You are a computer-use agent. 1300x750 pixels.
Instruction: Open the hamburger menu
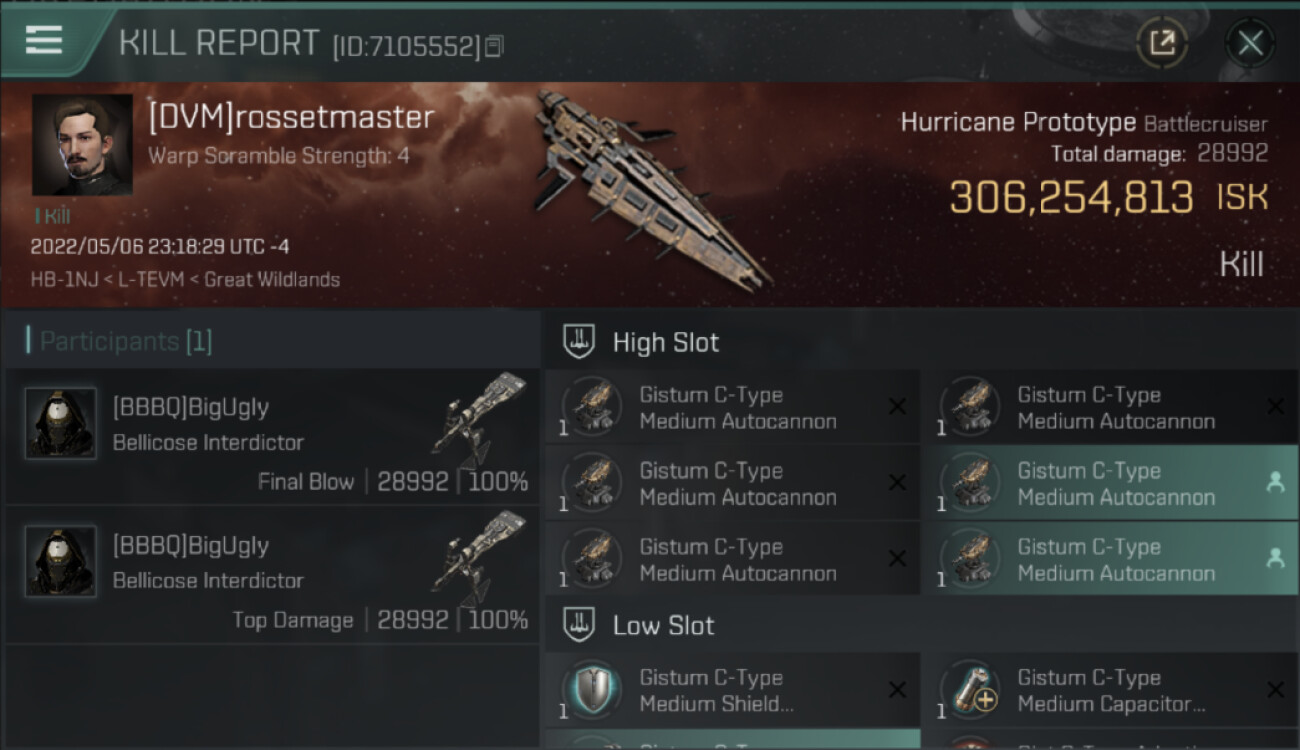(x=44, y=40)
